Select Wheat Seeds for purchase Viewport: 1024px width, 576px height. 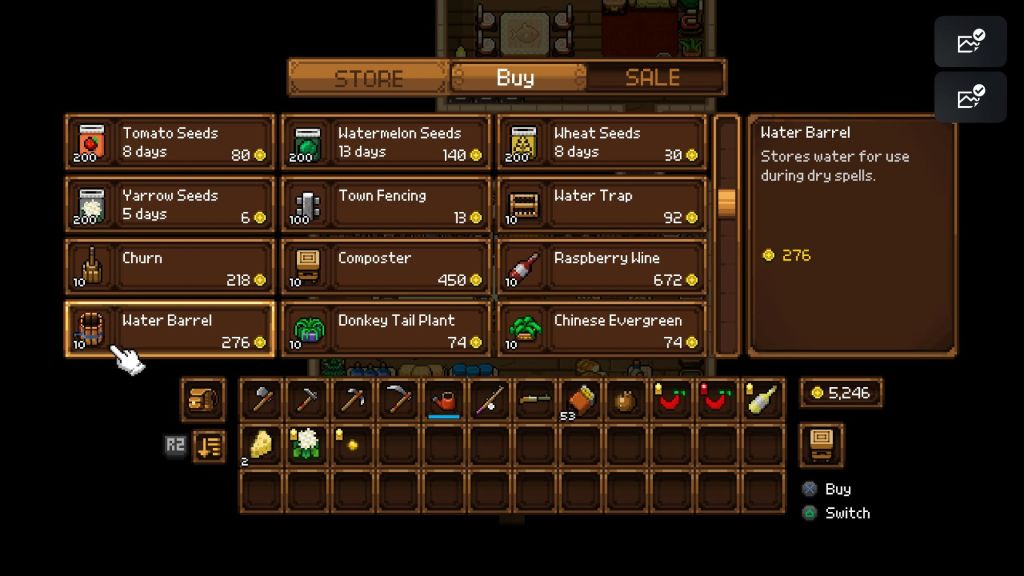[602, 142]
